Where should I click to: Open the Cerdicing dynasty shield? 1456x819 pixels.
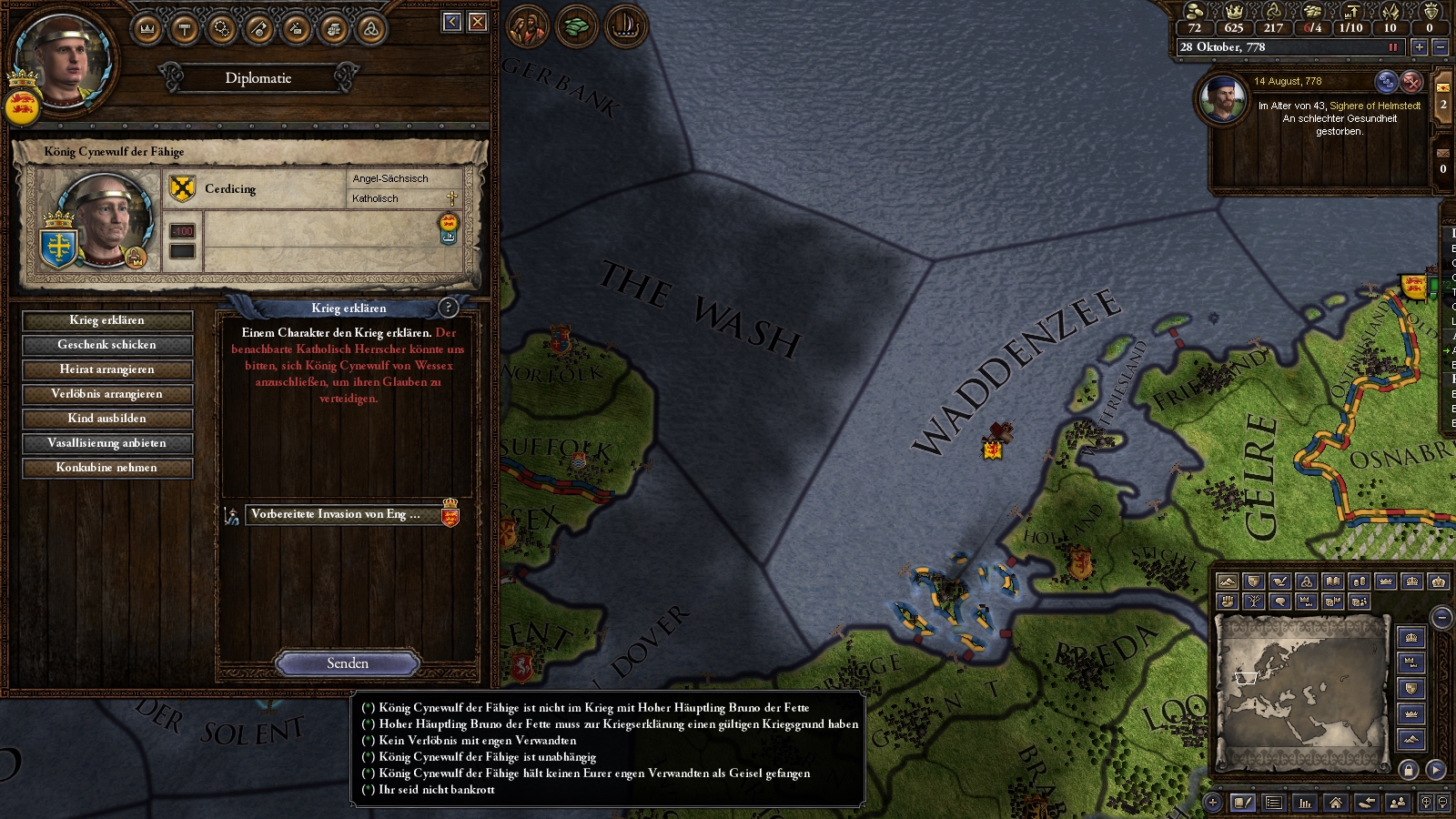(183, 188)
